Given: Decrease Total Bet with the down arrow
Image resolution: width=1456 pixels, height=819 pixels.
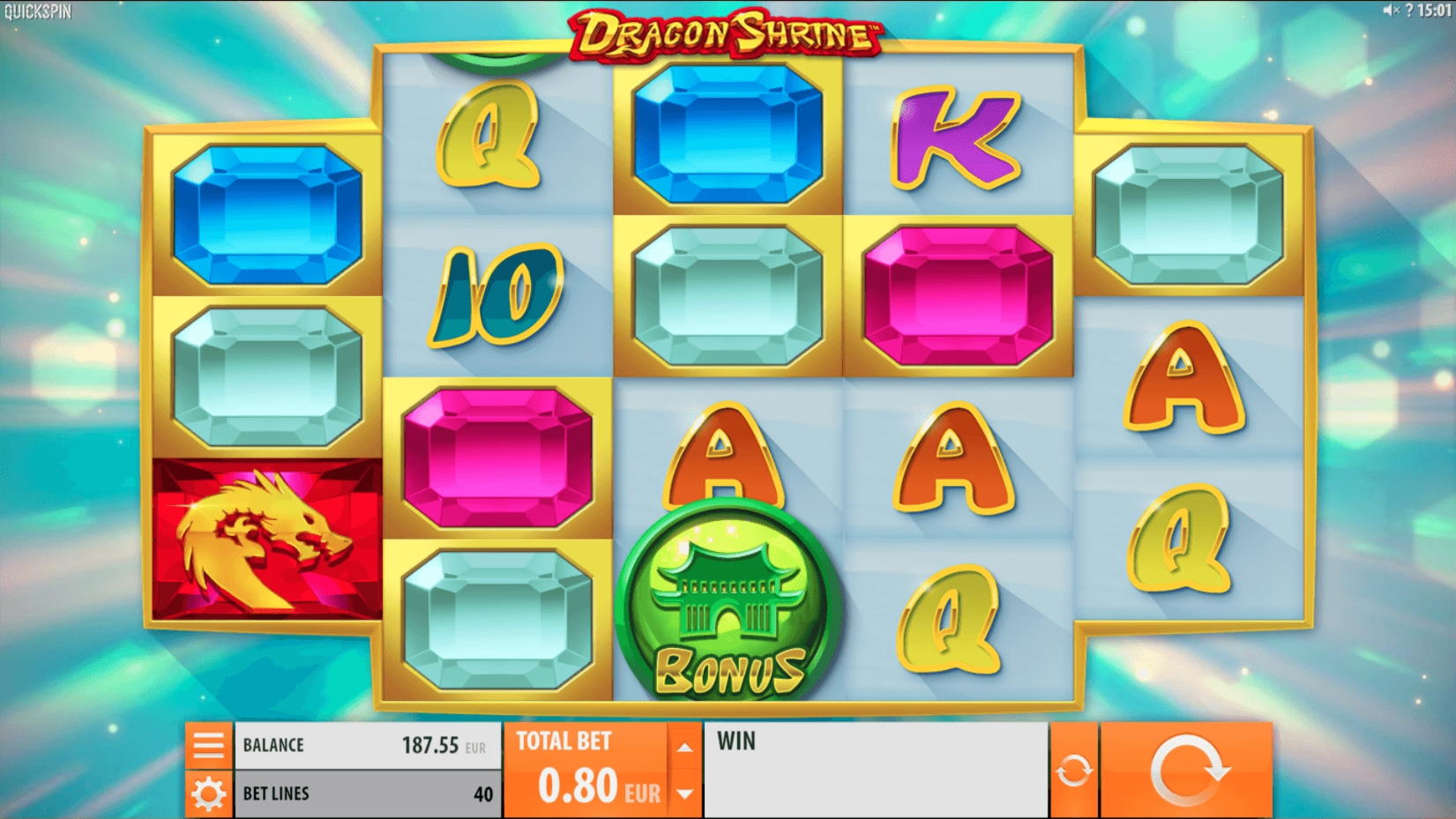Looking at the screenshot, I should point(685,791).
